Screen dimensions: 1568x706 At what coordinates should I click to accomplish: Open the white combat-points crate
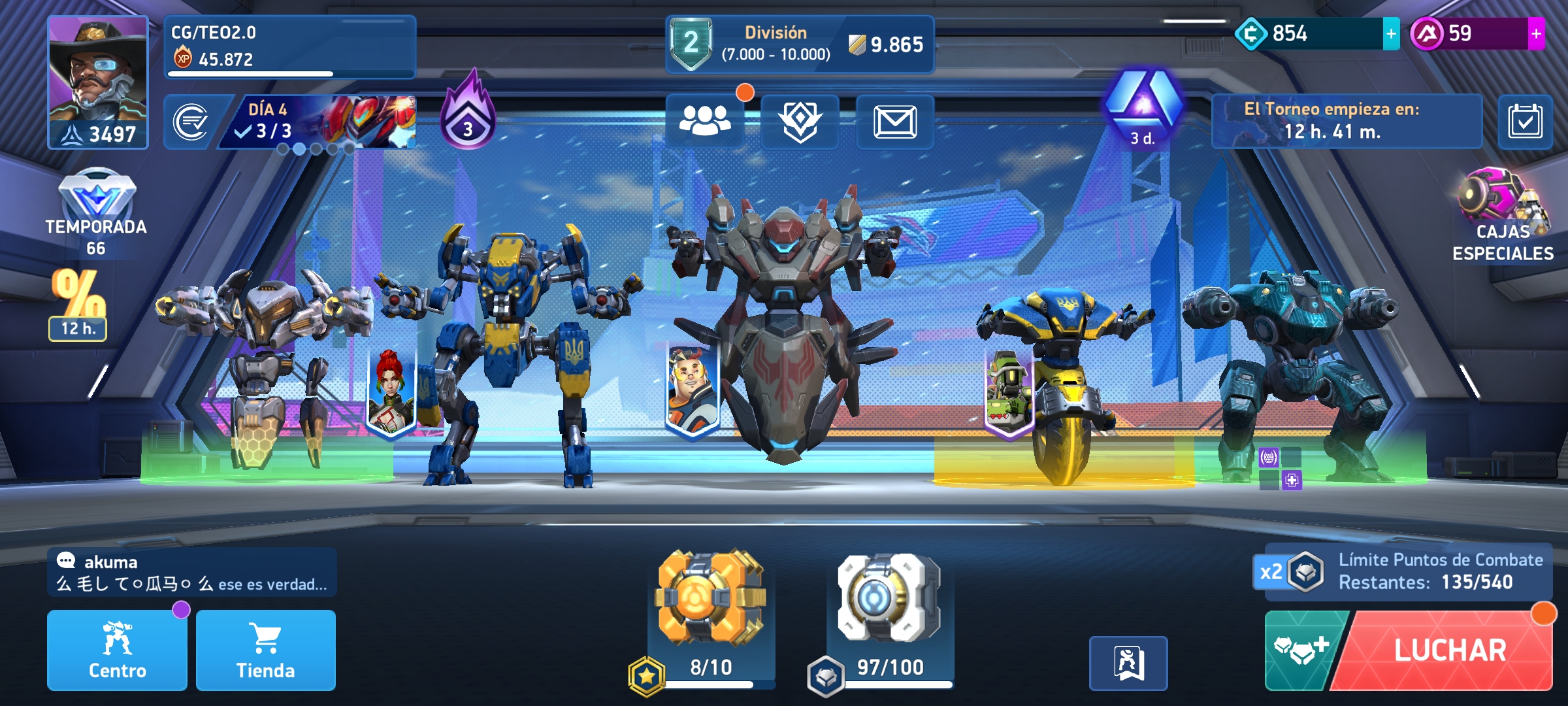tap(889, 598)
